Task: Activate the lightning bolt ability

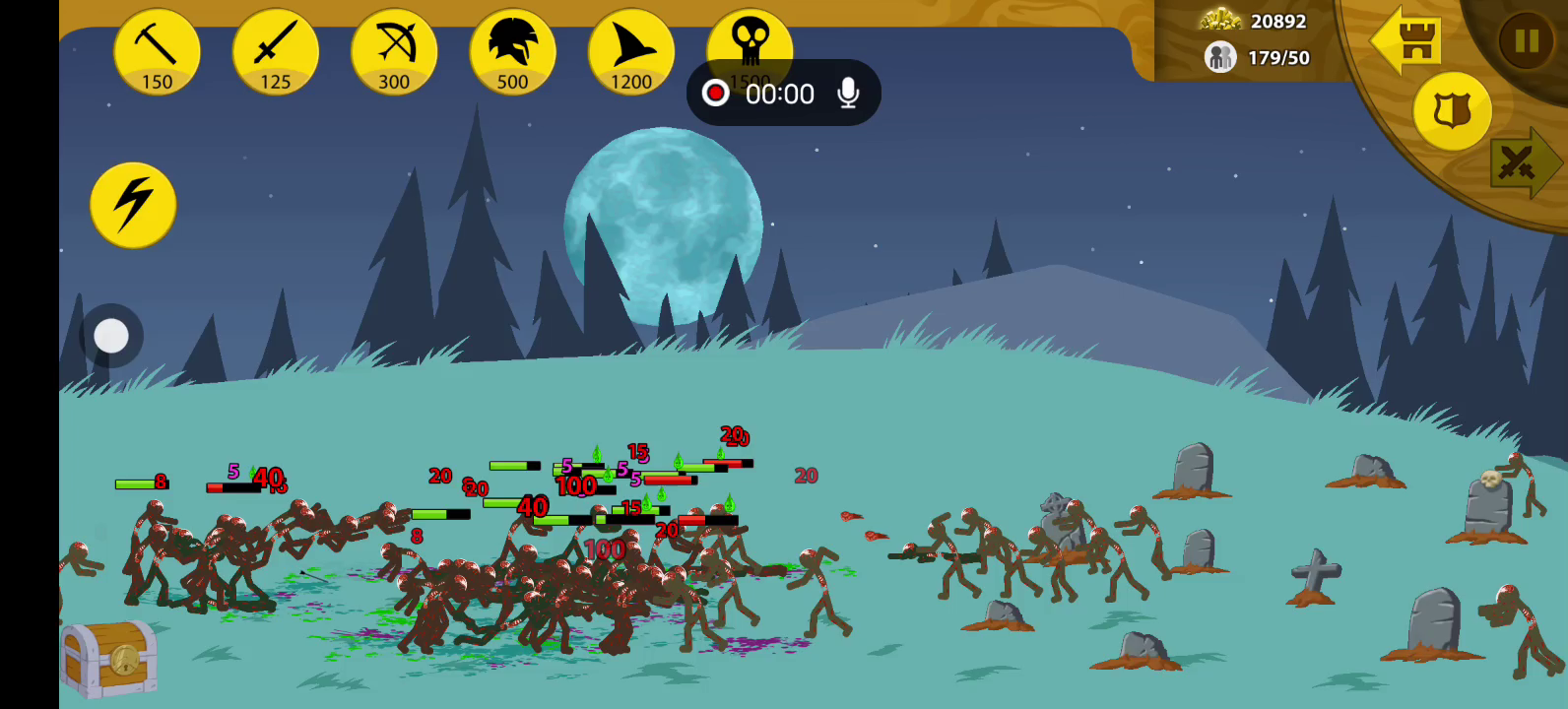Action: 133,205
